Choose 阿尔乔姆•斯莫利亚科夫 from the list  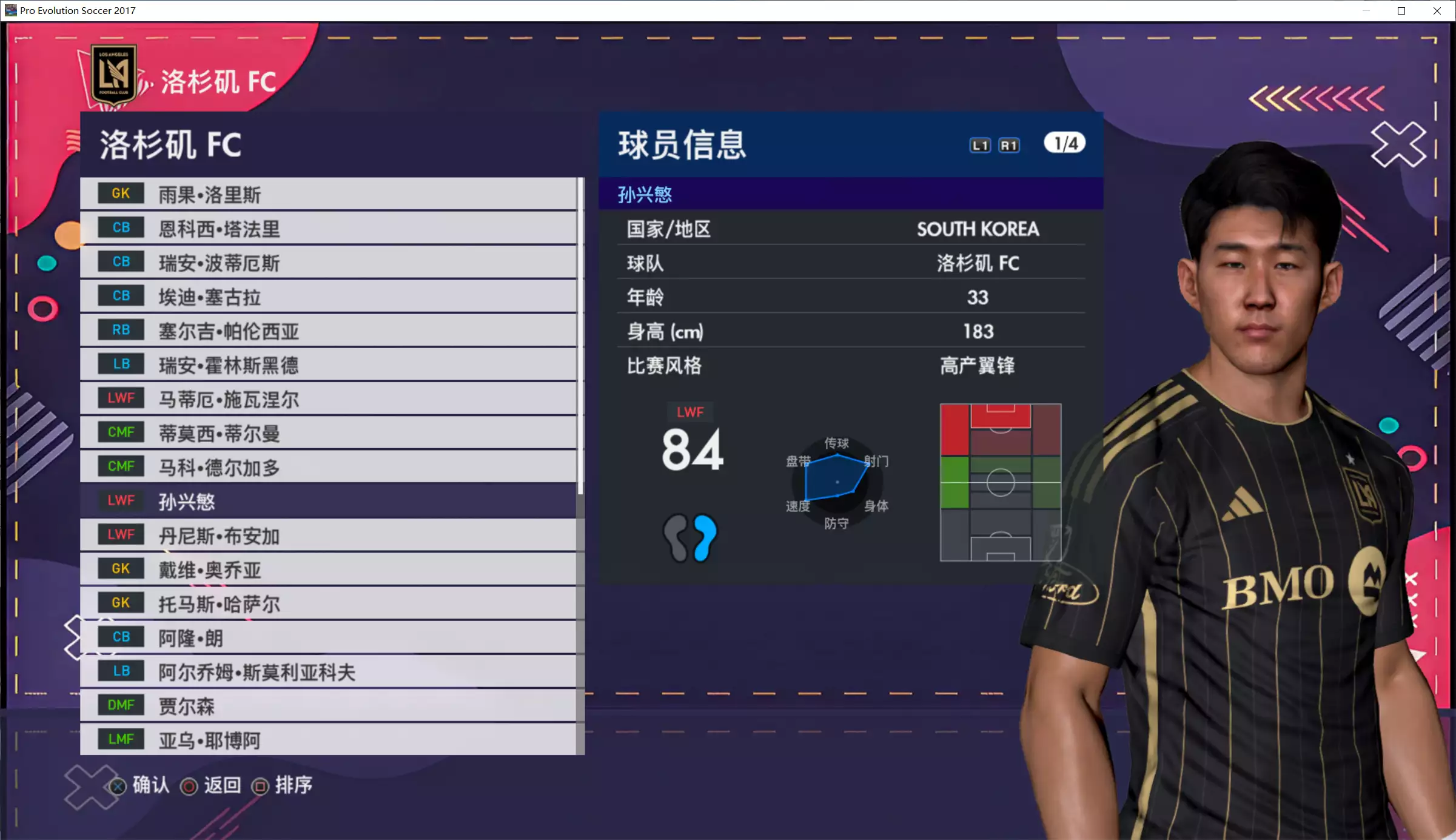click(327, 671)
